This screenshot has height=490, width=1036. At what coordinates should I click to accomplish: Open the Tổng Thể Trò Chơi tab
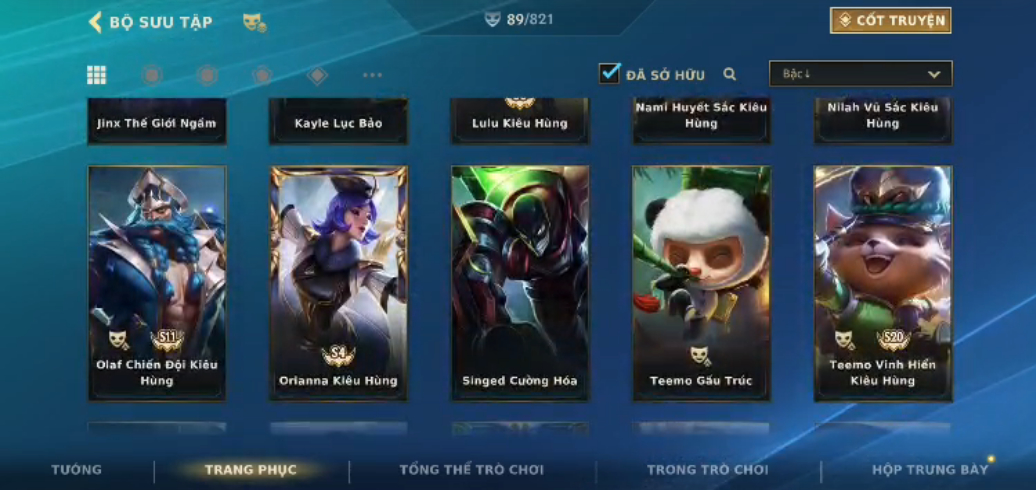(x=472, y=469)
